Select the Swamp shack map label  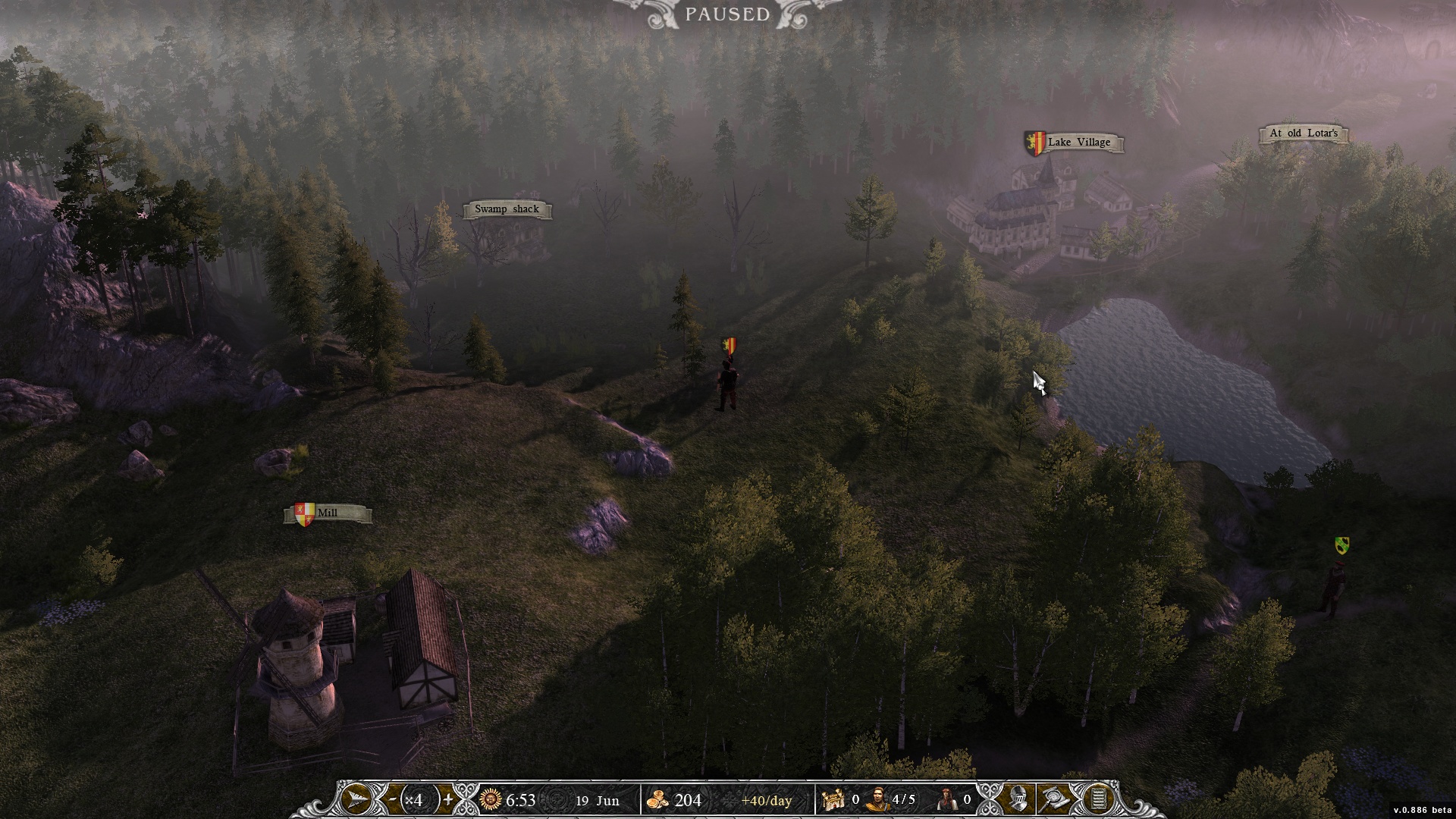click(x=507, y=209)
